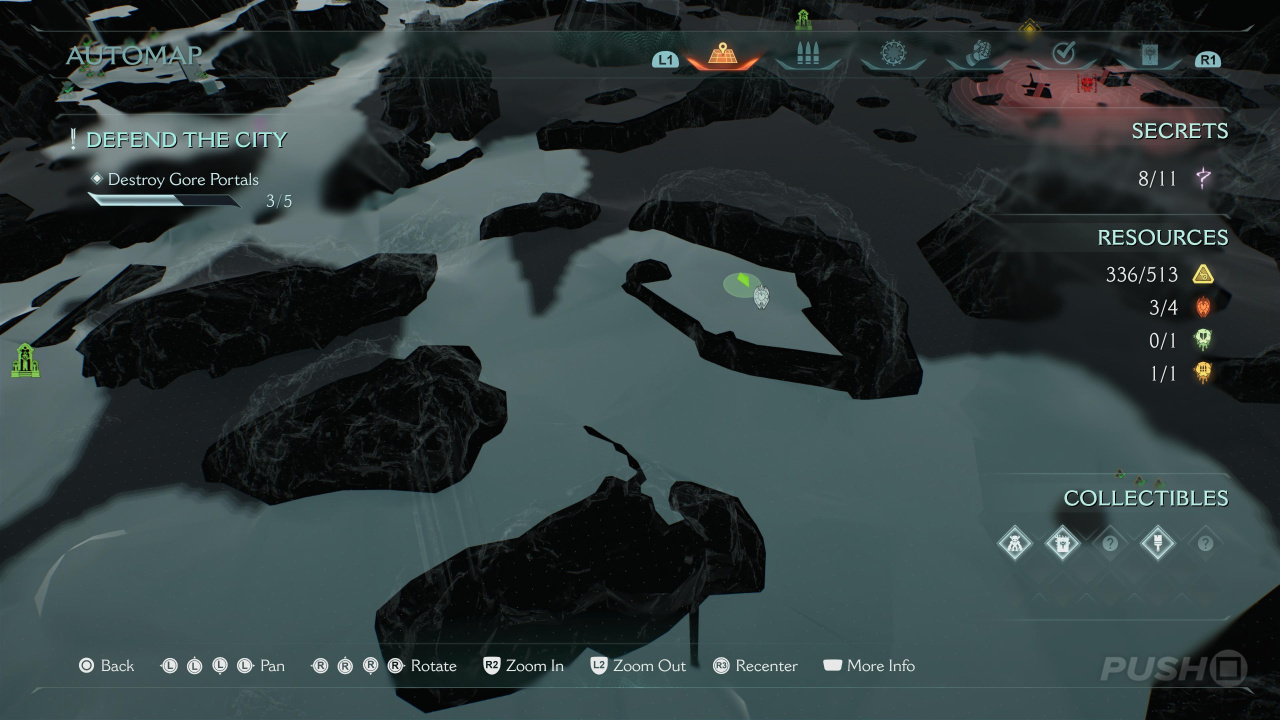Select the Automap tab with map pin icon

coord(722,55)
